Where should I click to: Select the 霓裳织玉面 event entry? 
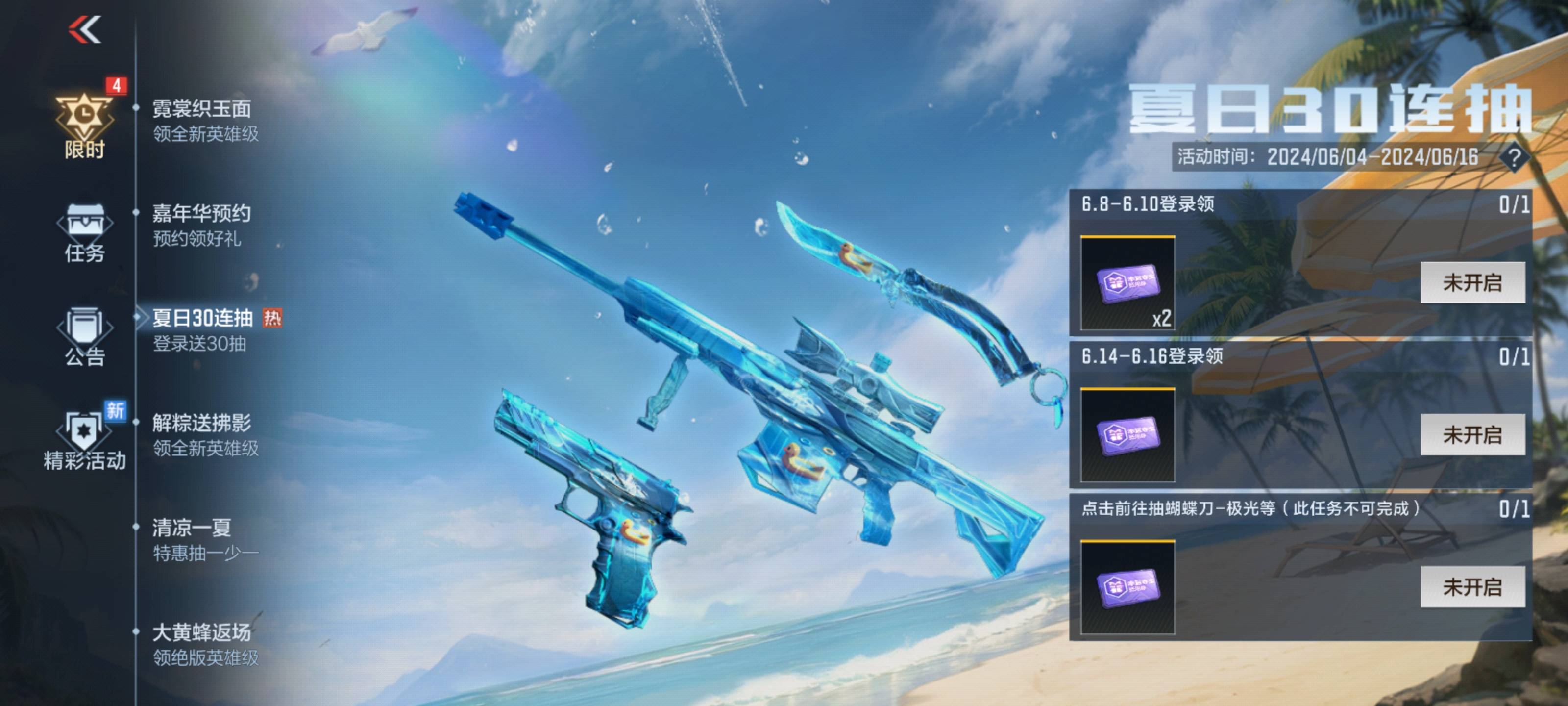205,121
